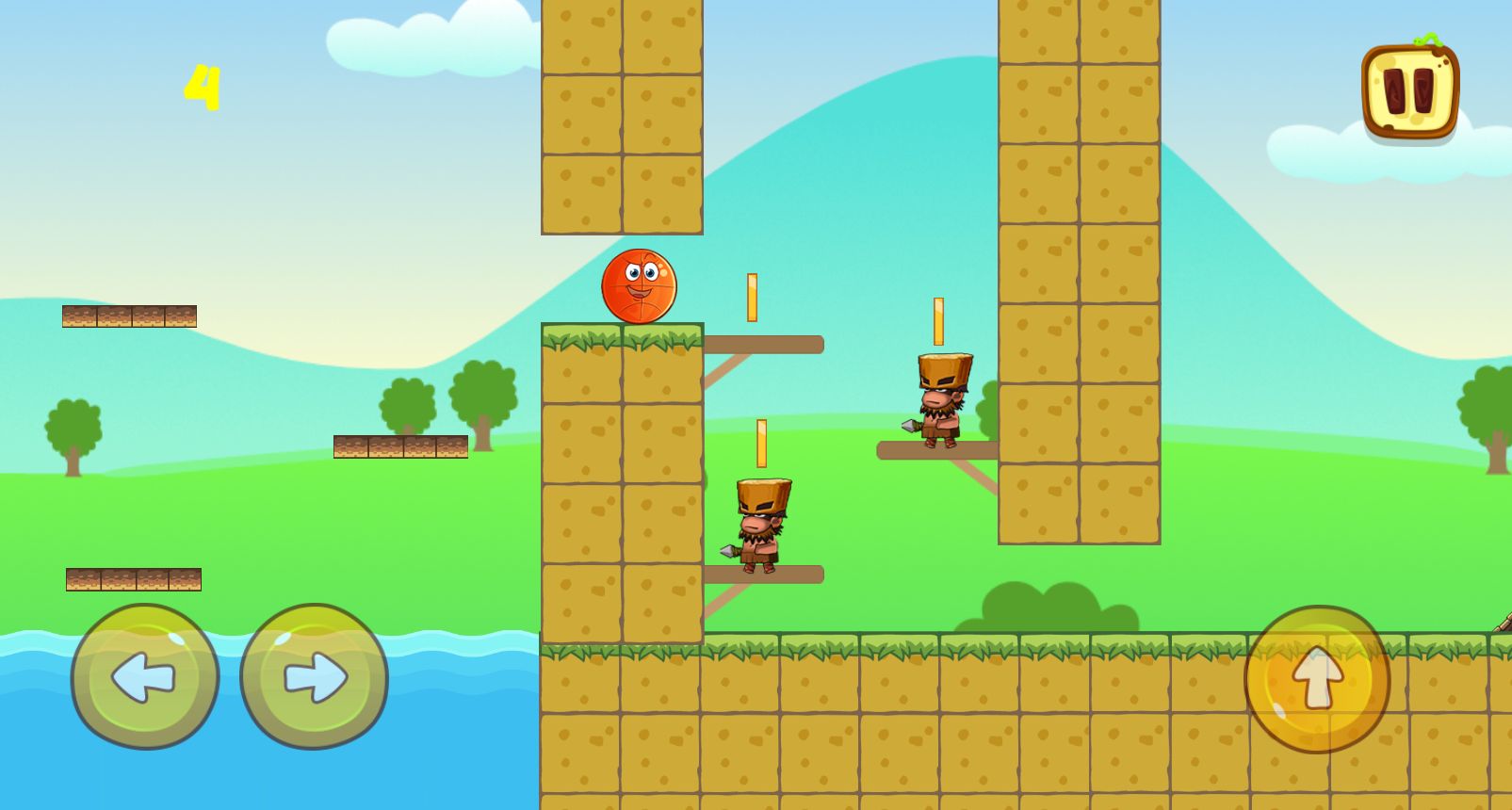
Task: Hit the up arrow jump button
Action: [1317, 678]
